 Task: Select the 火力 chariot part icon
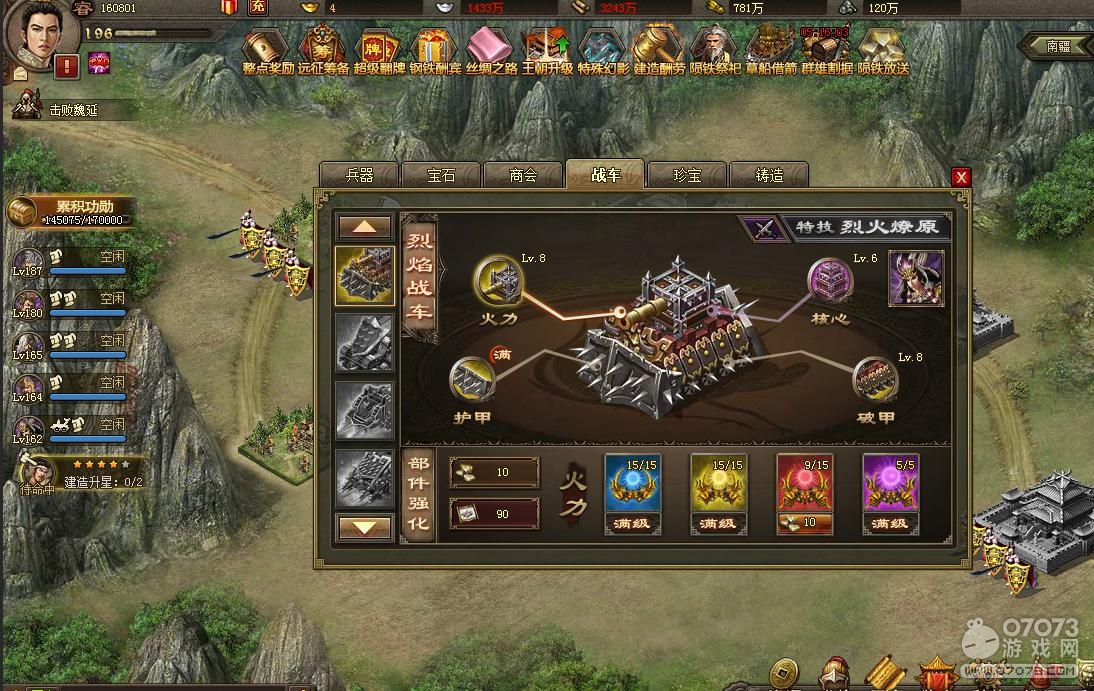pos(495,277)
